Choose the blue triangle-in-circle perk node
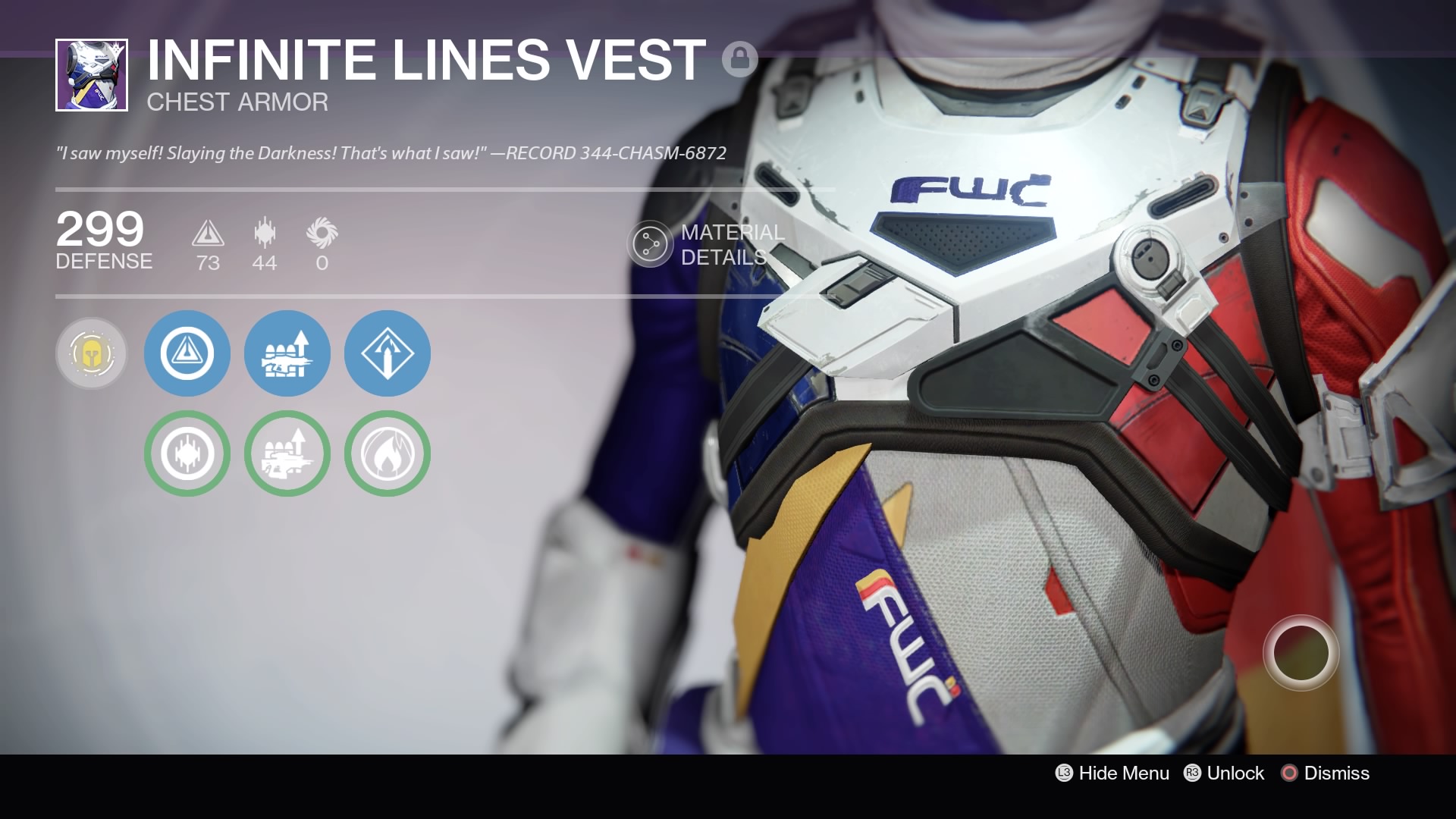1456x819 pixels. point(187,353)
